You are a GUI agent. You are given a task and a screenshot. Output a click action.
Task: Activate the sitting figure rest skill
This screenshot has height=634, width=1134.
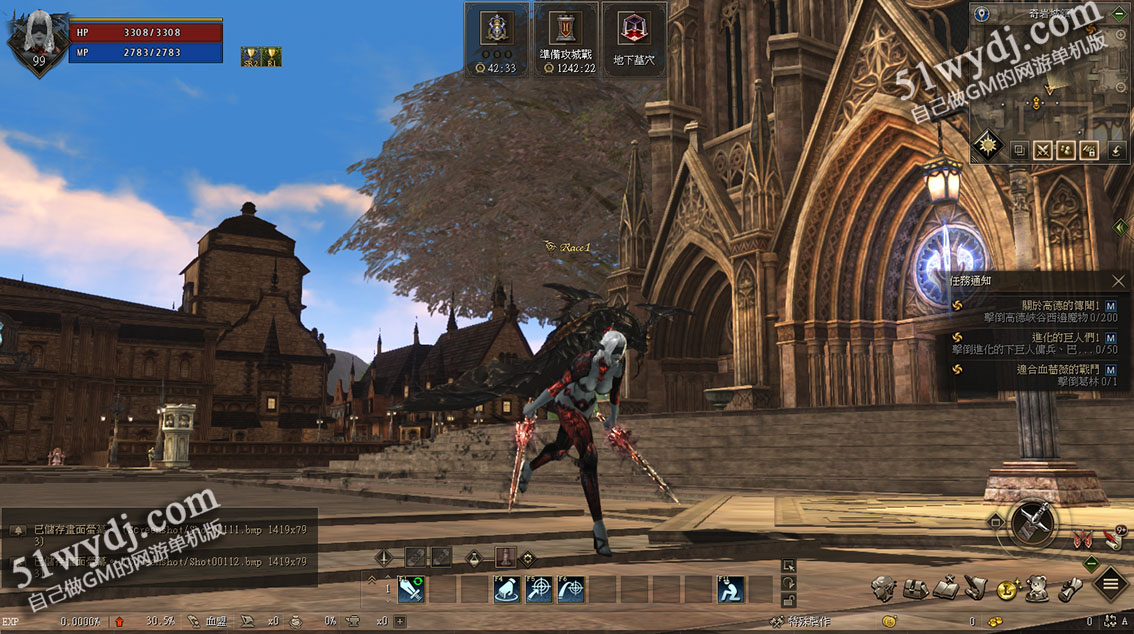pyautogui.click(x=731, y=590)
